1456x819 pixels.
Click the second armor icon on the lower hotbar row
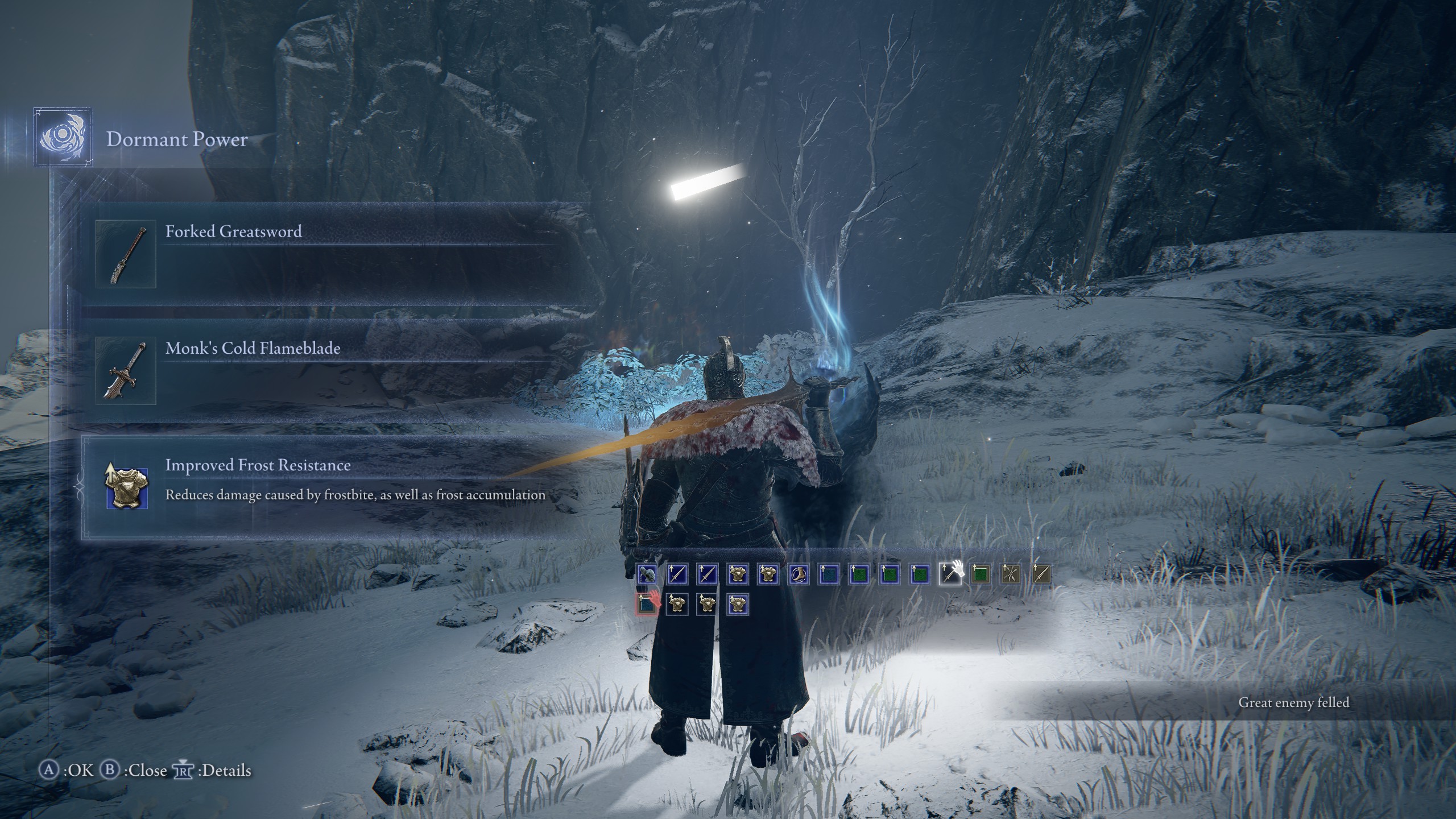point(706,606)
